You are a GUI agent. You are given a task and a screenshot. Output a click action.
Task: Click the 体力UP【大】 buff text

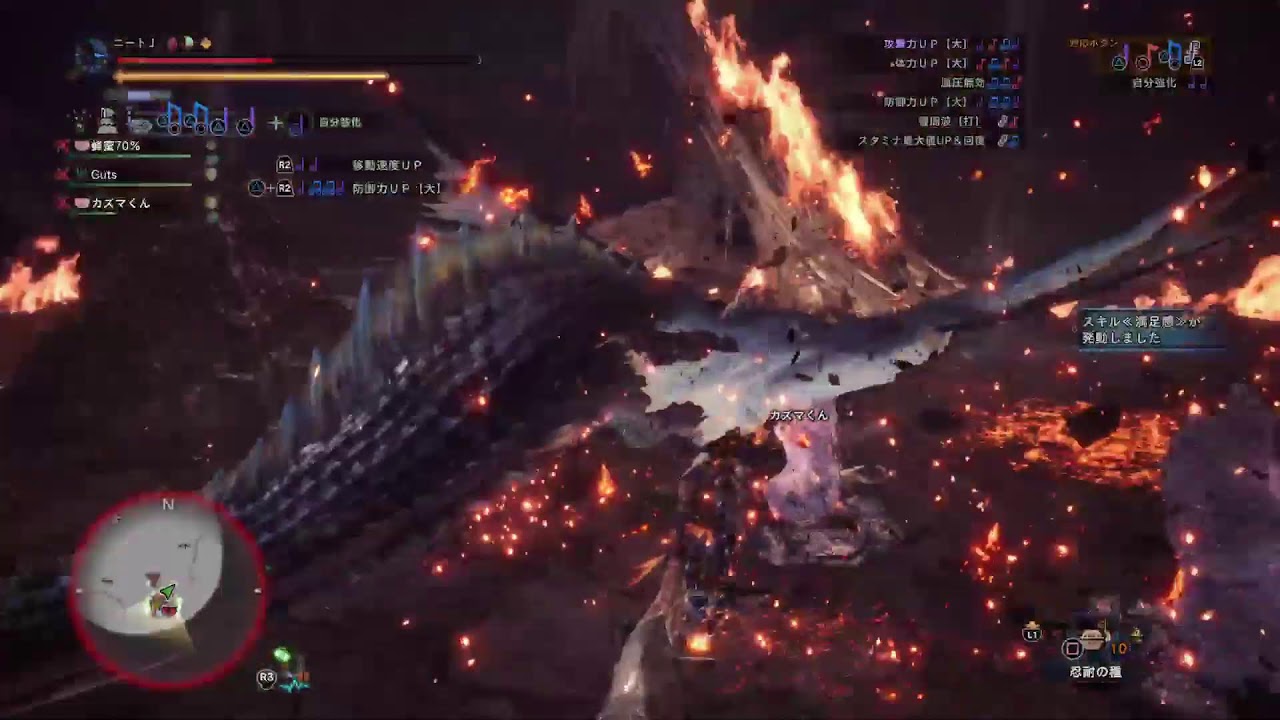[930, 61]
